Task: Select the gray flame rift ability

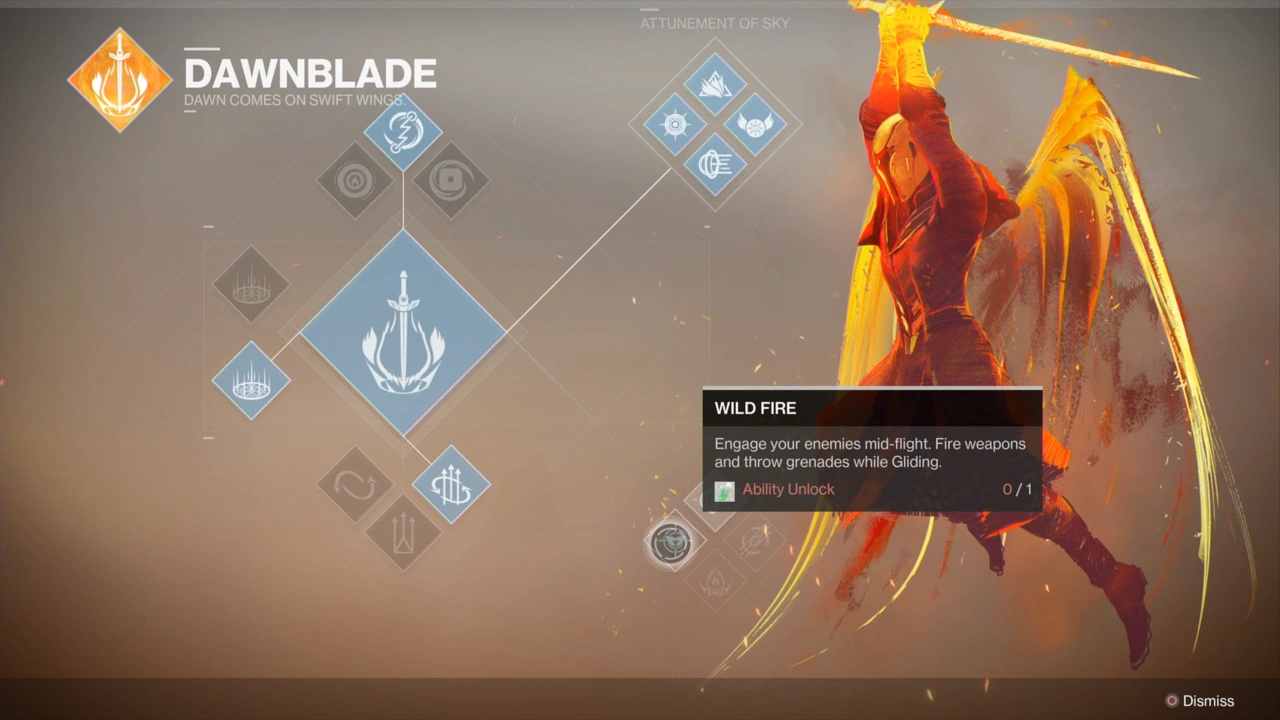Action: point(355,180)
